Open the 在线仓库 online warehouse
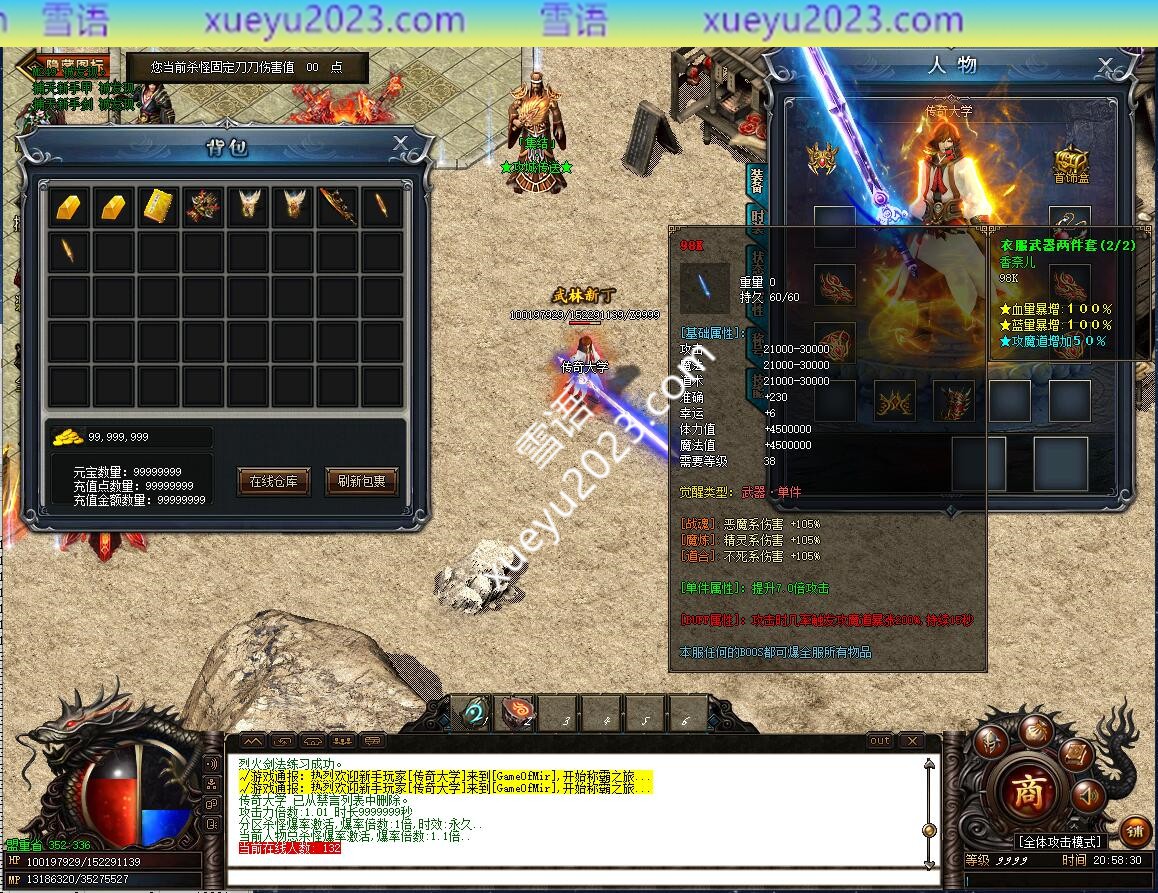Screen dimensions: 1158x893 (x=274, y=481)
